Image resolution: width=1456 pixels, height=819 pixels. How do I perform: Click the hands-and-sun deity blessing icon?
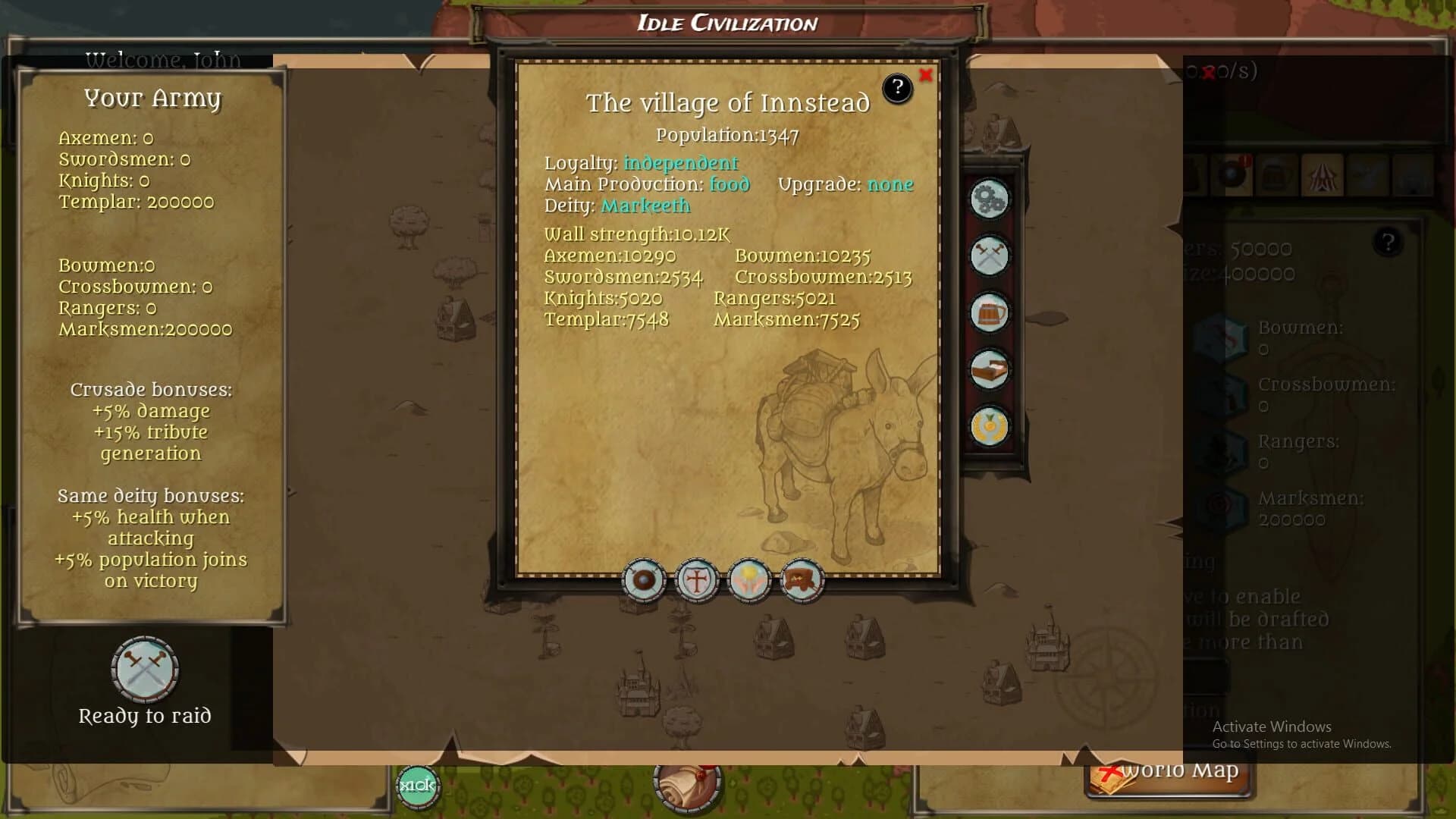click(749, 580)
